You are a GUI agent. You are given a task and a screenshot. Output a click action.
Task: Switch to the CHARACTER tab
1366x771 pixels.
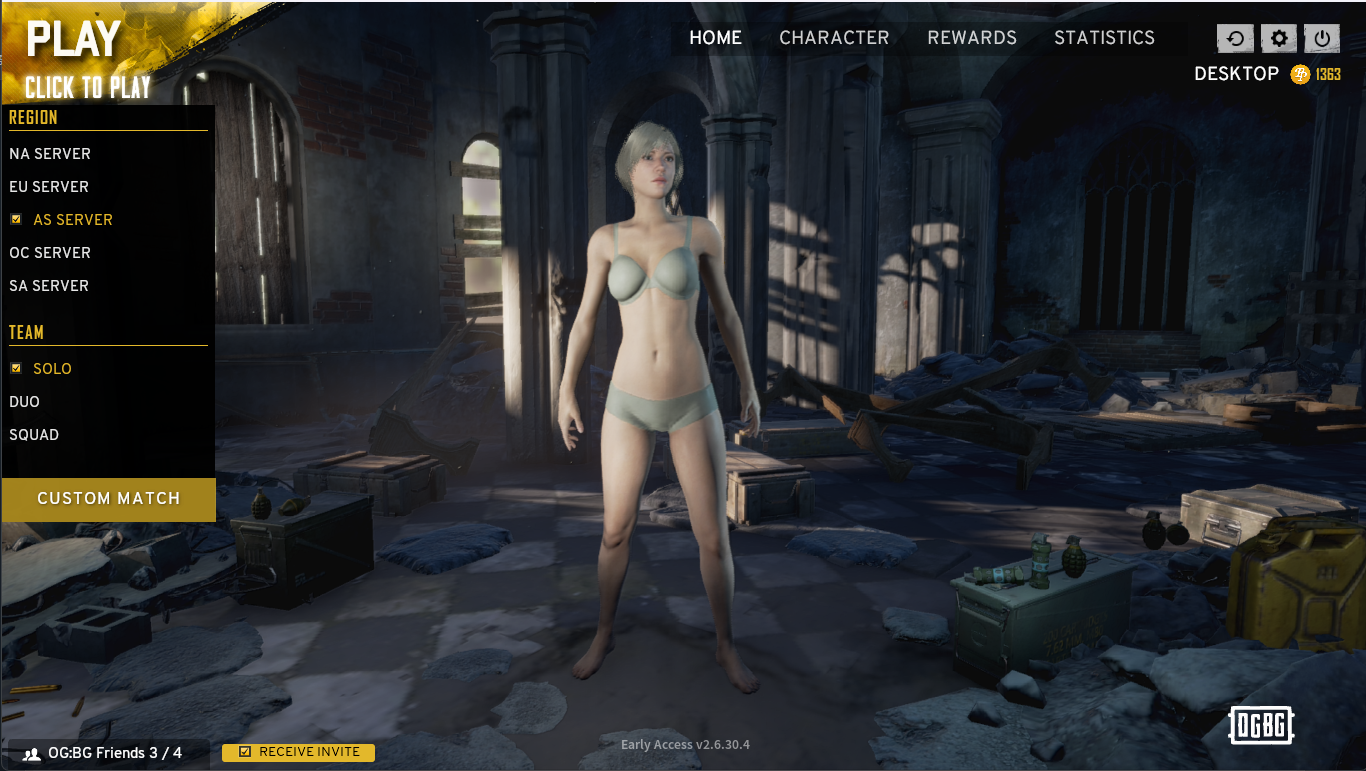[x=835, y=38]
